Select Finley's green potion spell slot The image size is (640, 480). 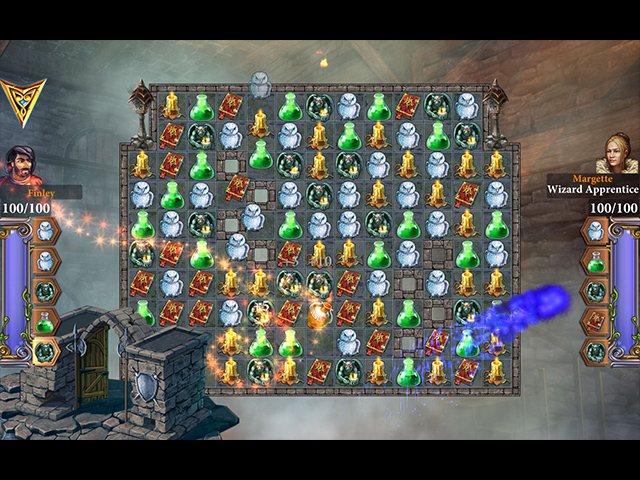tap(45, 322)
